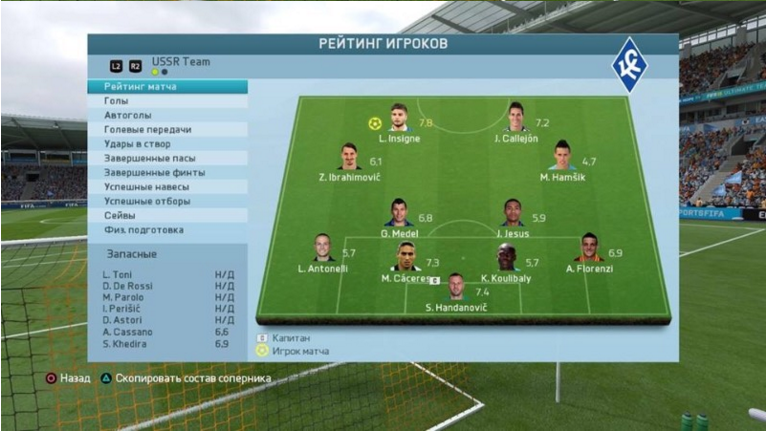
Task: Choose substitute S. Khedira row
Action: 168,344
